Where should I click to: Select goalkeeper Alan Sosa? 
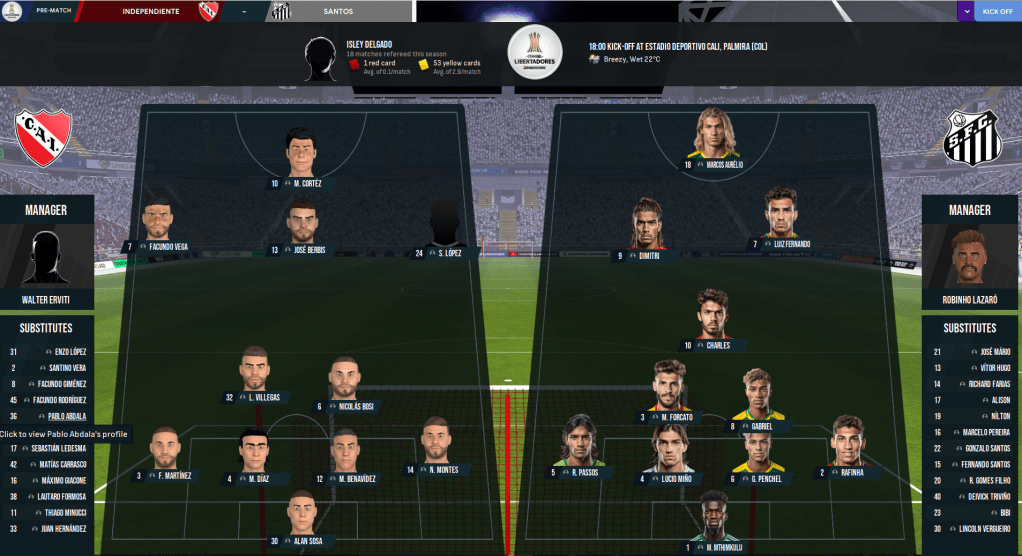(x=303, y=541)
